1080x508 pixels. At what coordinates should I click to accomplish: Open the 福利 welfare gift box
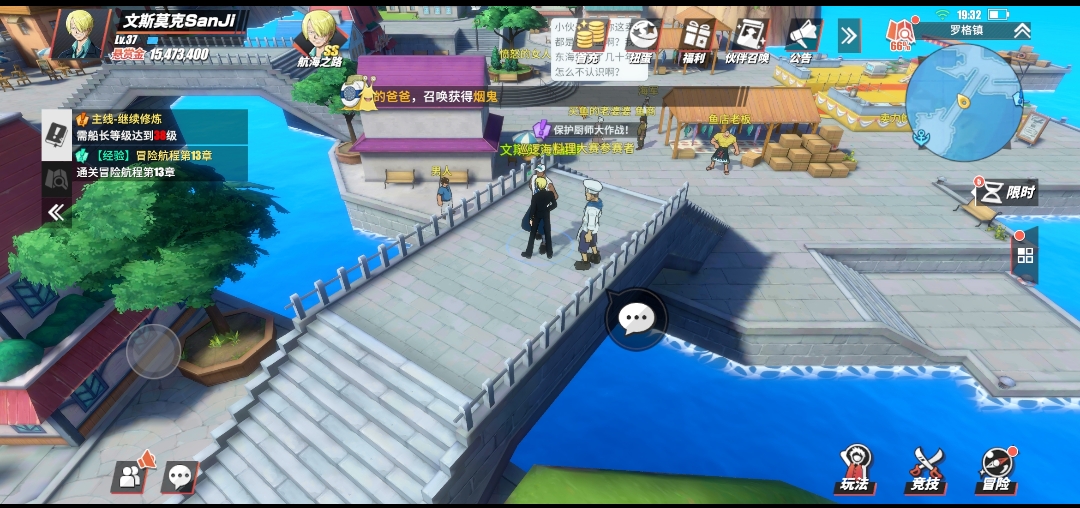click(694, 40)
